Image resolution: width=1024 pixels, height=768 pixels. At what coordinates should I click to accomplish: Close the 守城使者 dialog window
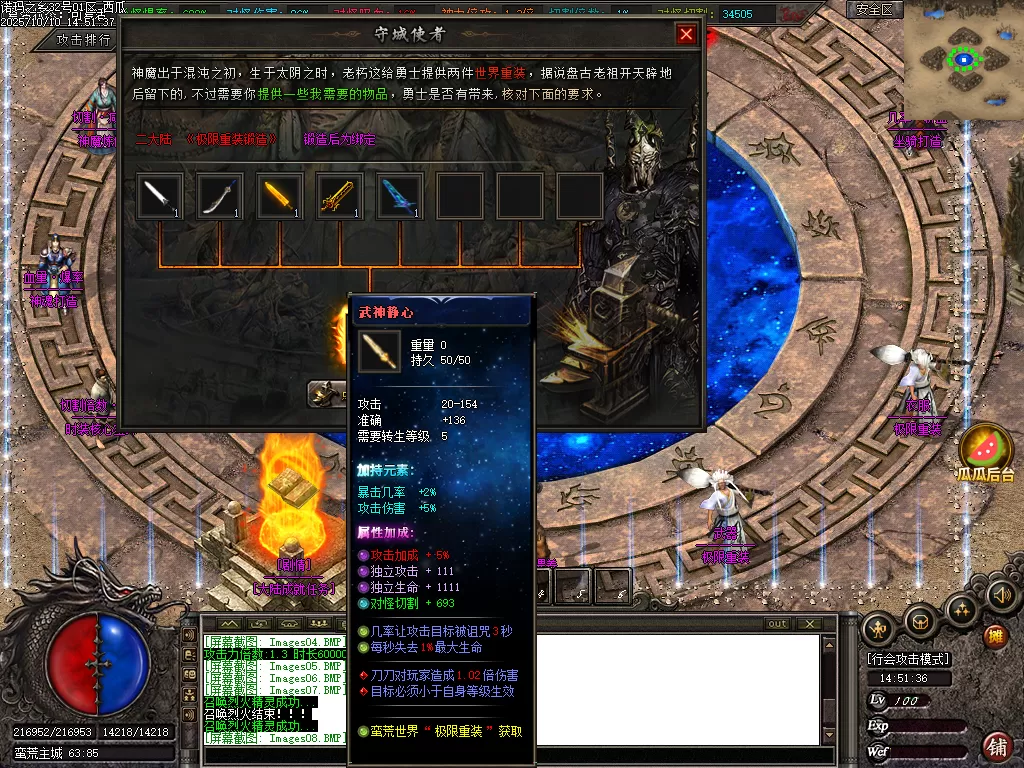686,34
